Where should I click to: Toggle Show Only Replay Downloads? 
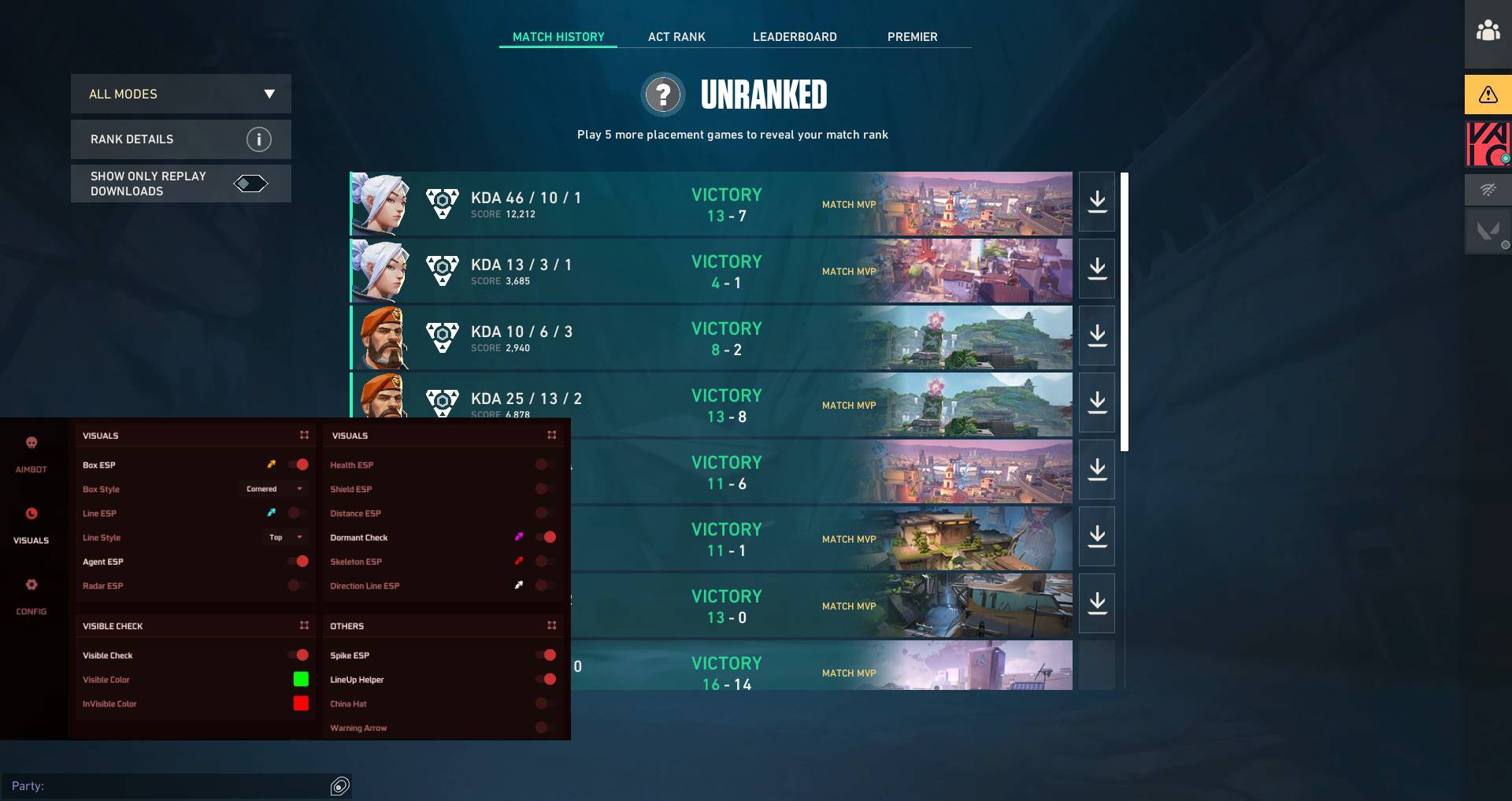(x=250, y=184)
